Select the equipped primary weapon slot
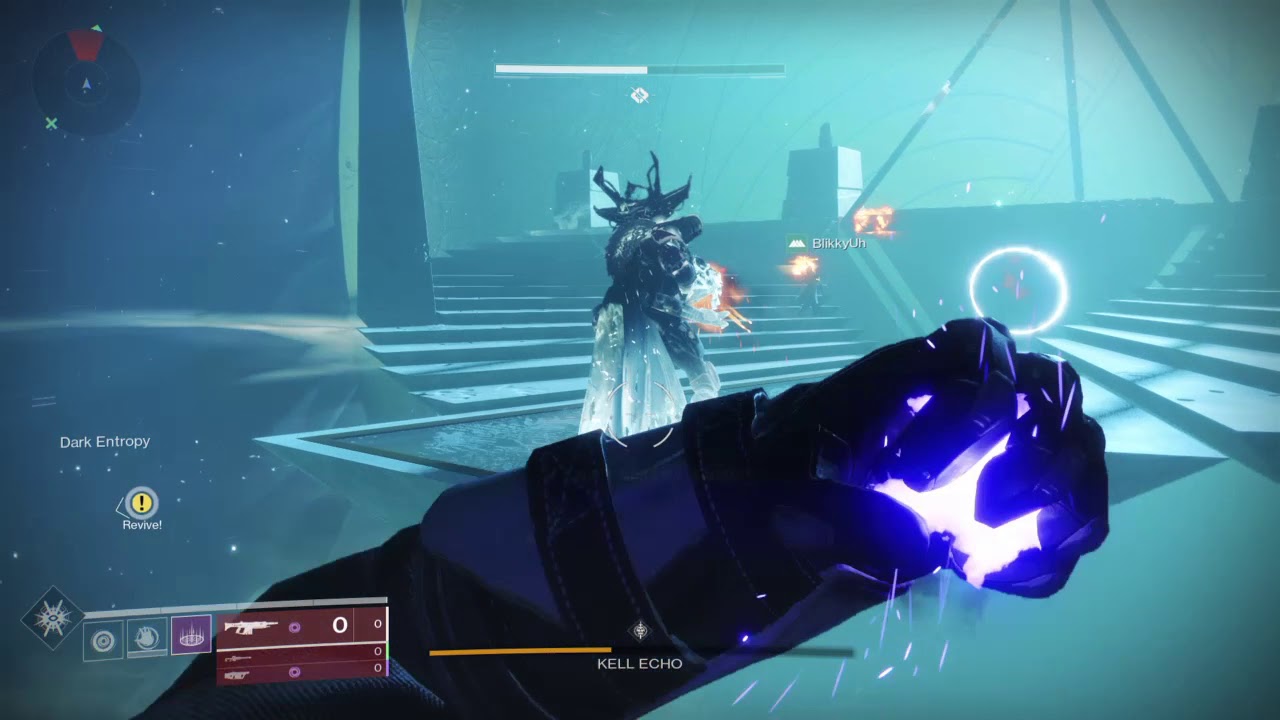 point(300,626)
